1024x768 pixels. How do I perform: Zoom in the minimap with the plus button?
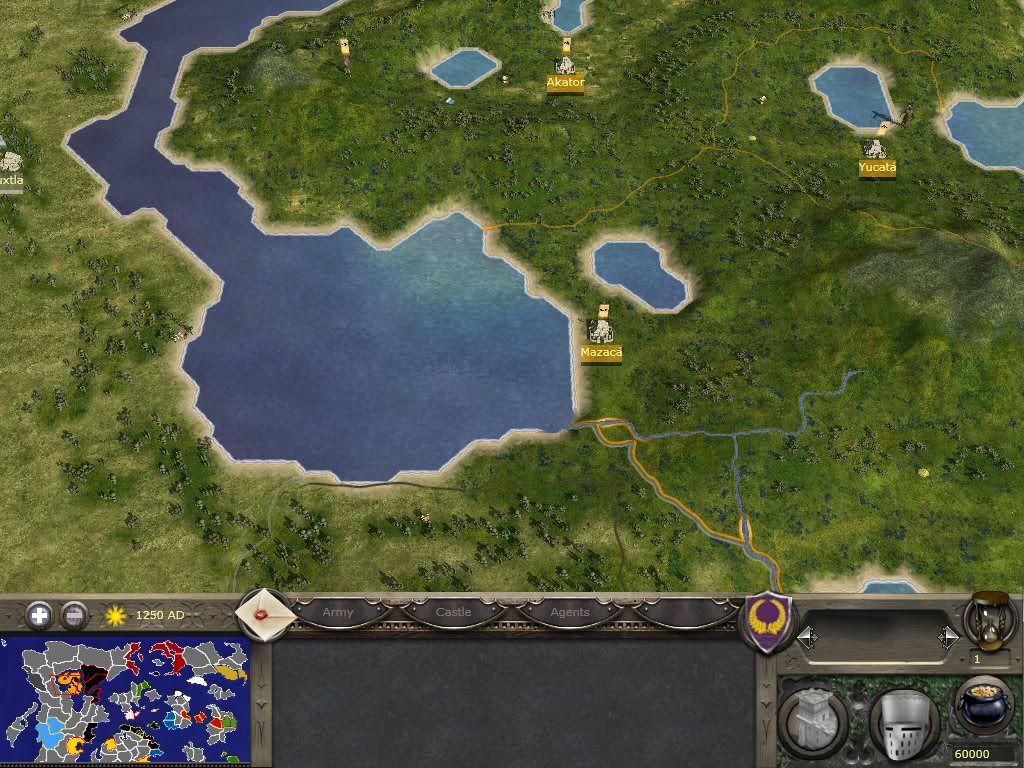tap(39, 615)
